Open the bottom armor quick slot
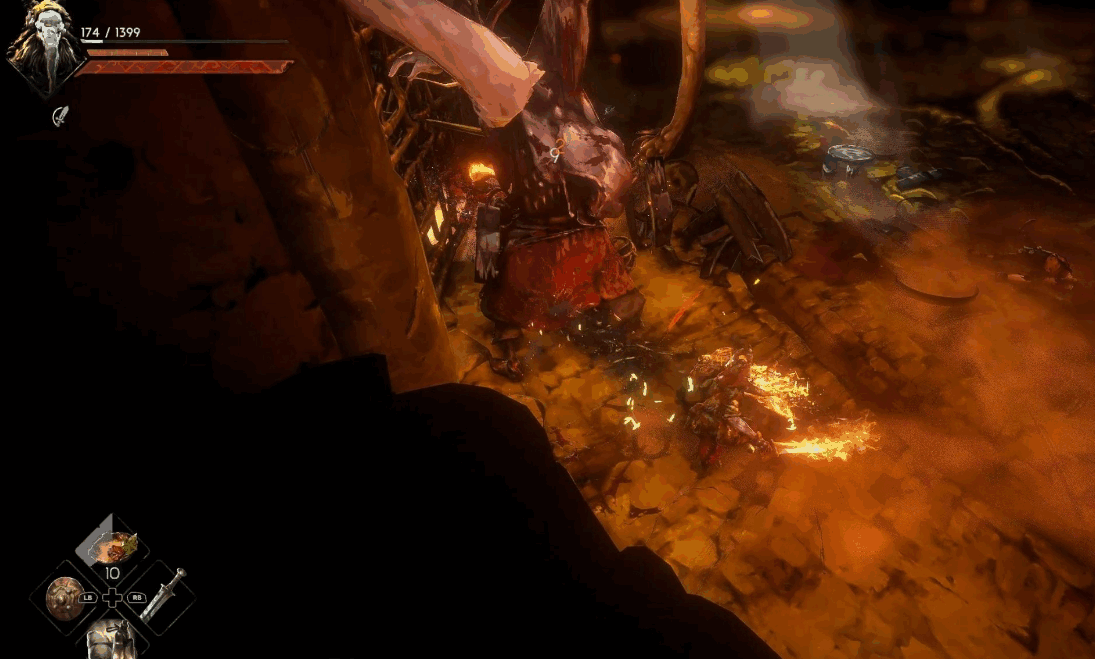 [x=111, y=638]
